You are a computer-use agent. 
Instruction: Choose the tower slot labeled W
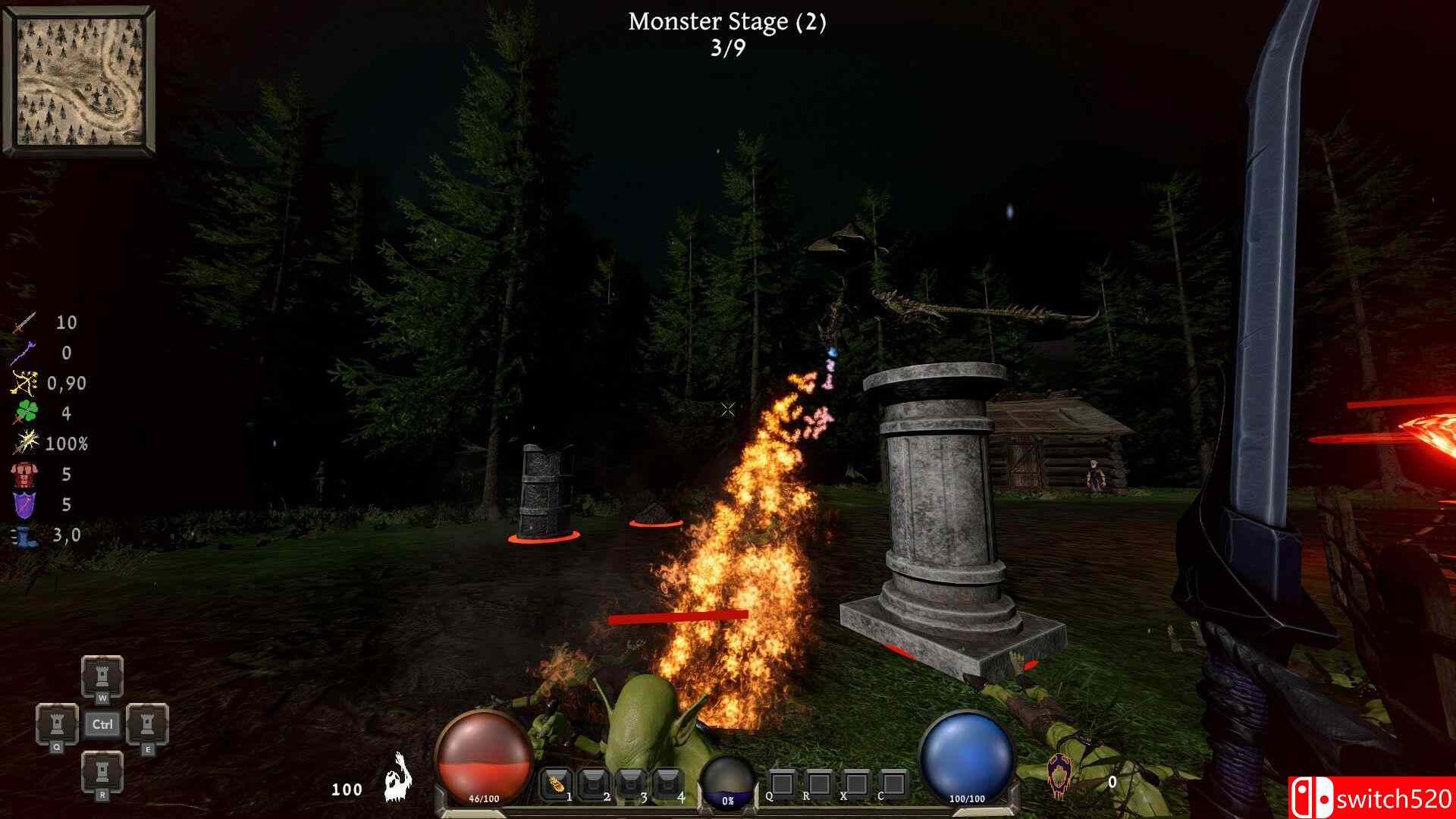tap(102, 675)
